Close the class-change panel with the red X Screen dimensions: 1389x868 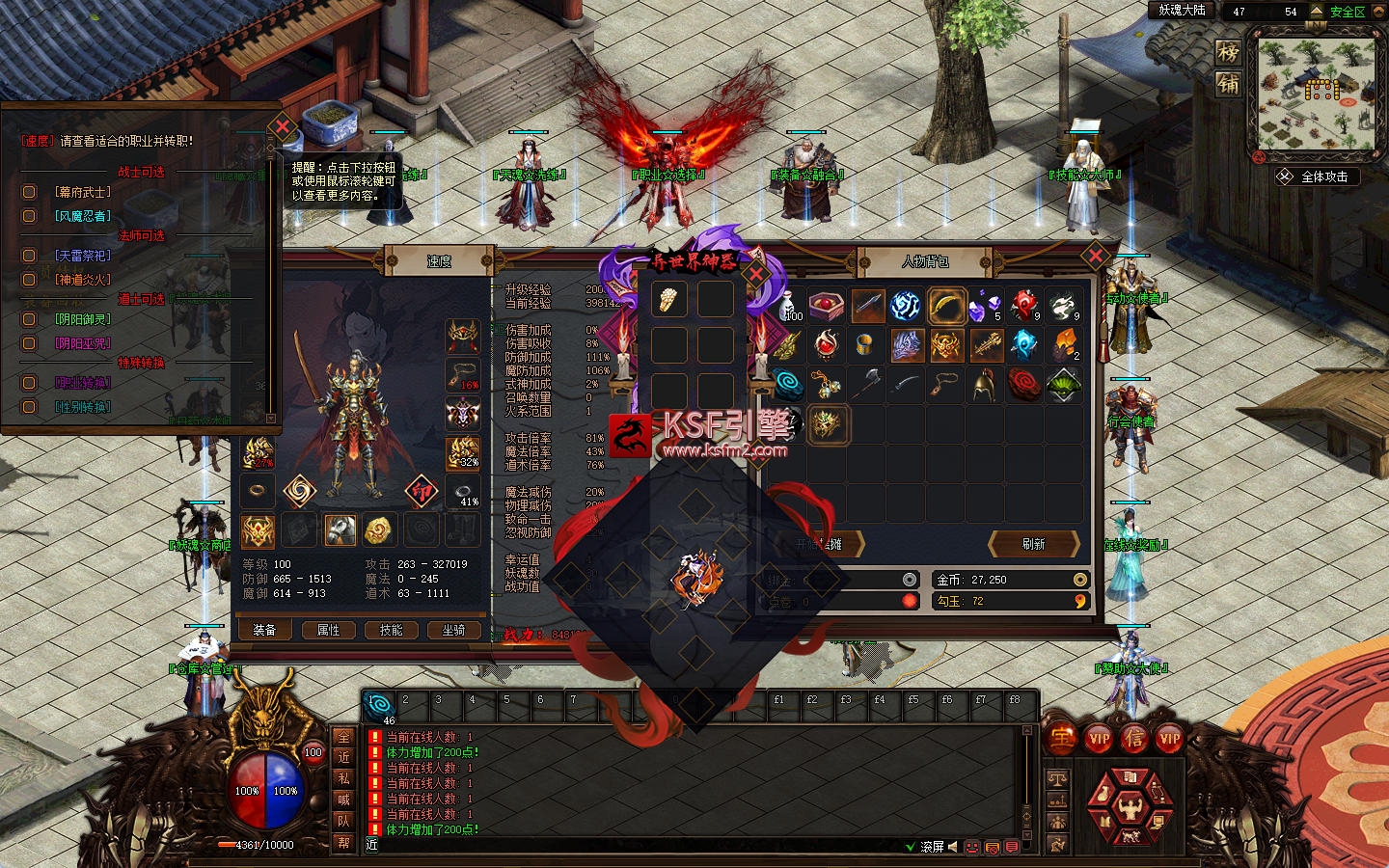(282, 126)
